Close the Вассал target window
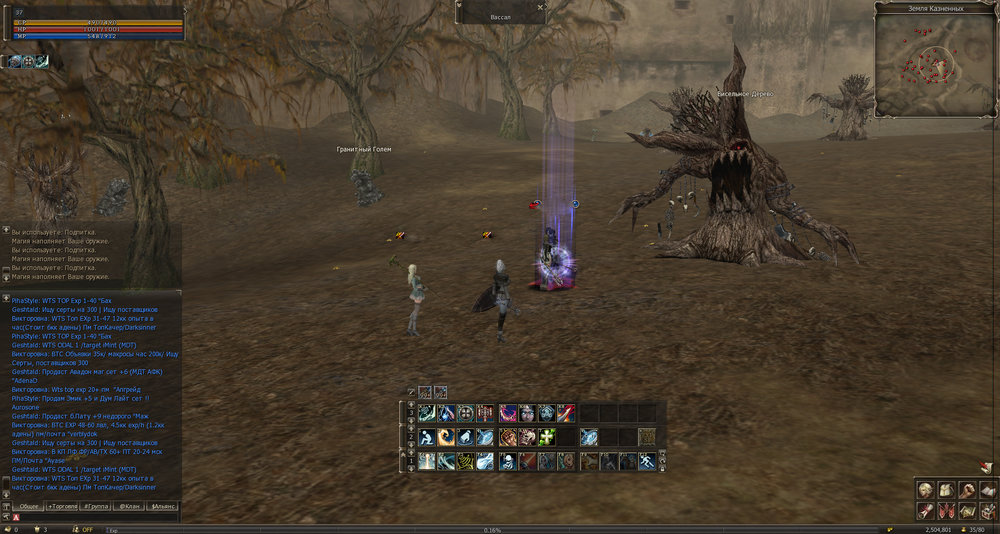Viewport: 1000px width, 534px height. click(x=541, y=6)
